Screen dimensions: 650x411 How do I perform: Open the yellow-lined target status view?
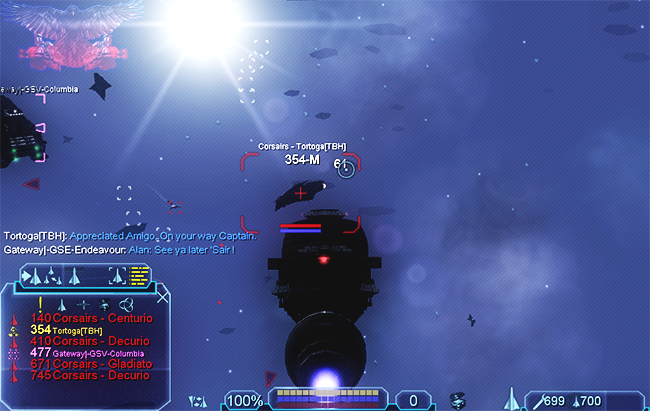click(139, 273)
